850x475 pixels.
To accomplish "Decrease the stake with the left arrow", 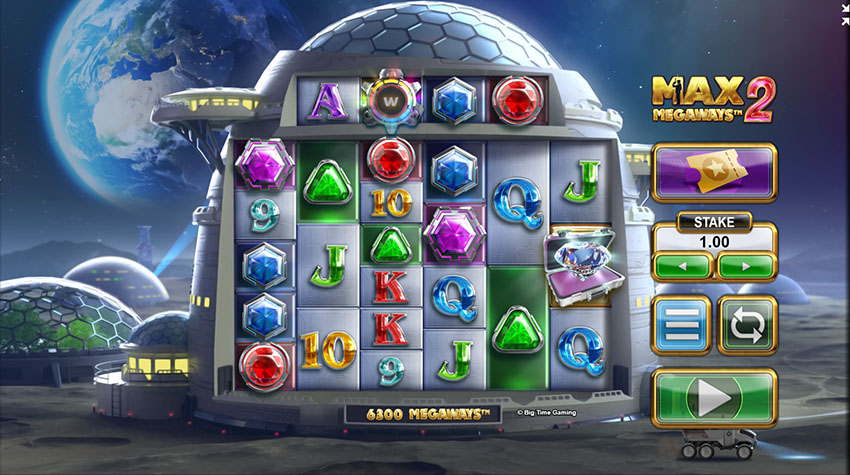I will (682, 266).
